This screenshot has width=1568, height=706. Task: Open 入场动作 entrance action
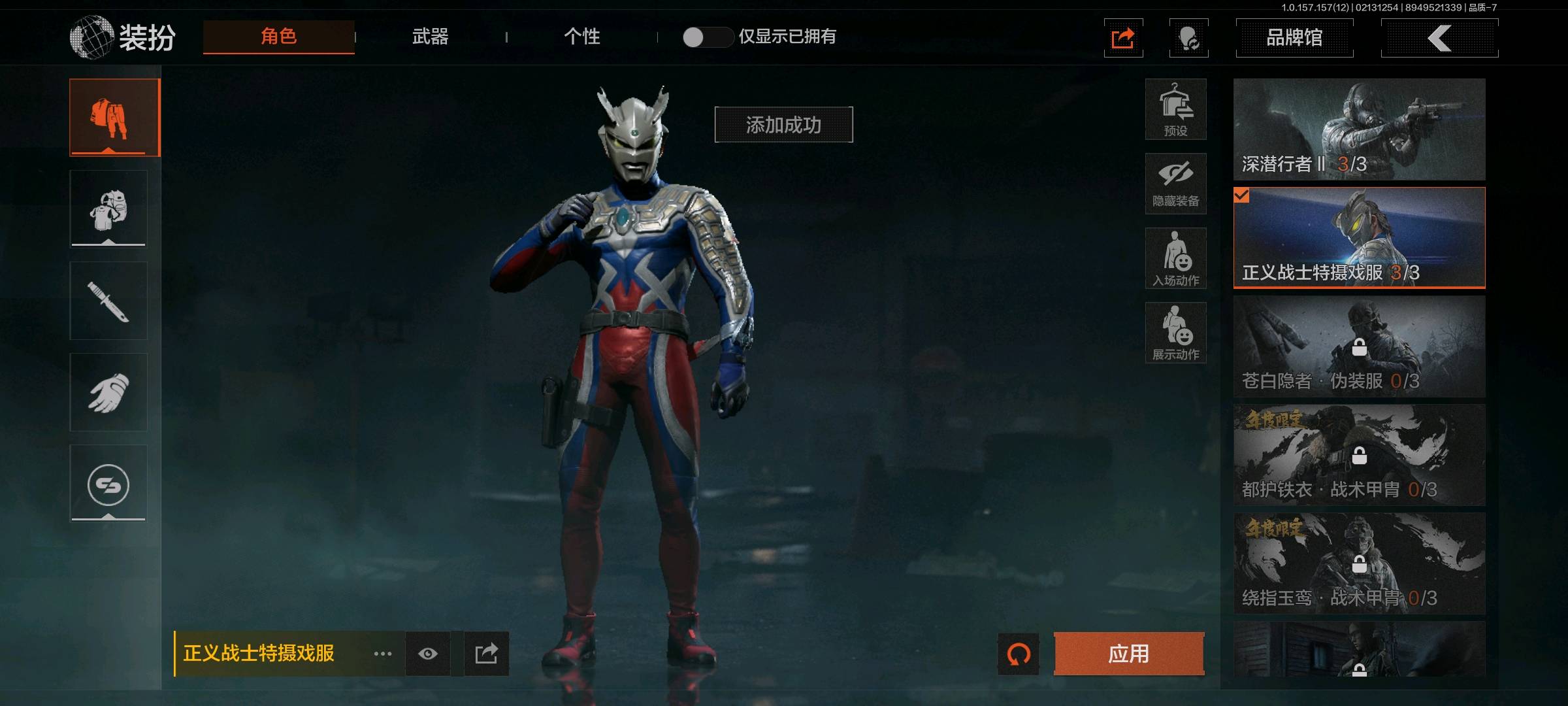[x=1175, y=258]
